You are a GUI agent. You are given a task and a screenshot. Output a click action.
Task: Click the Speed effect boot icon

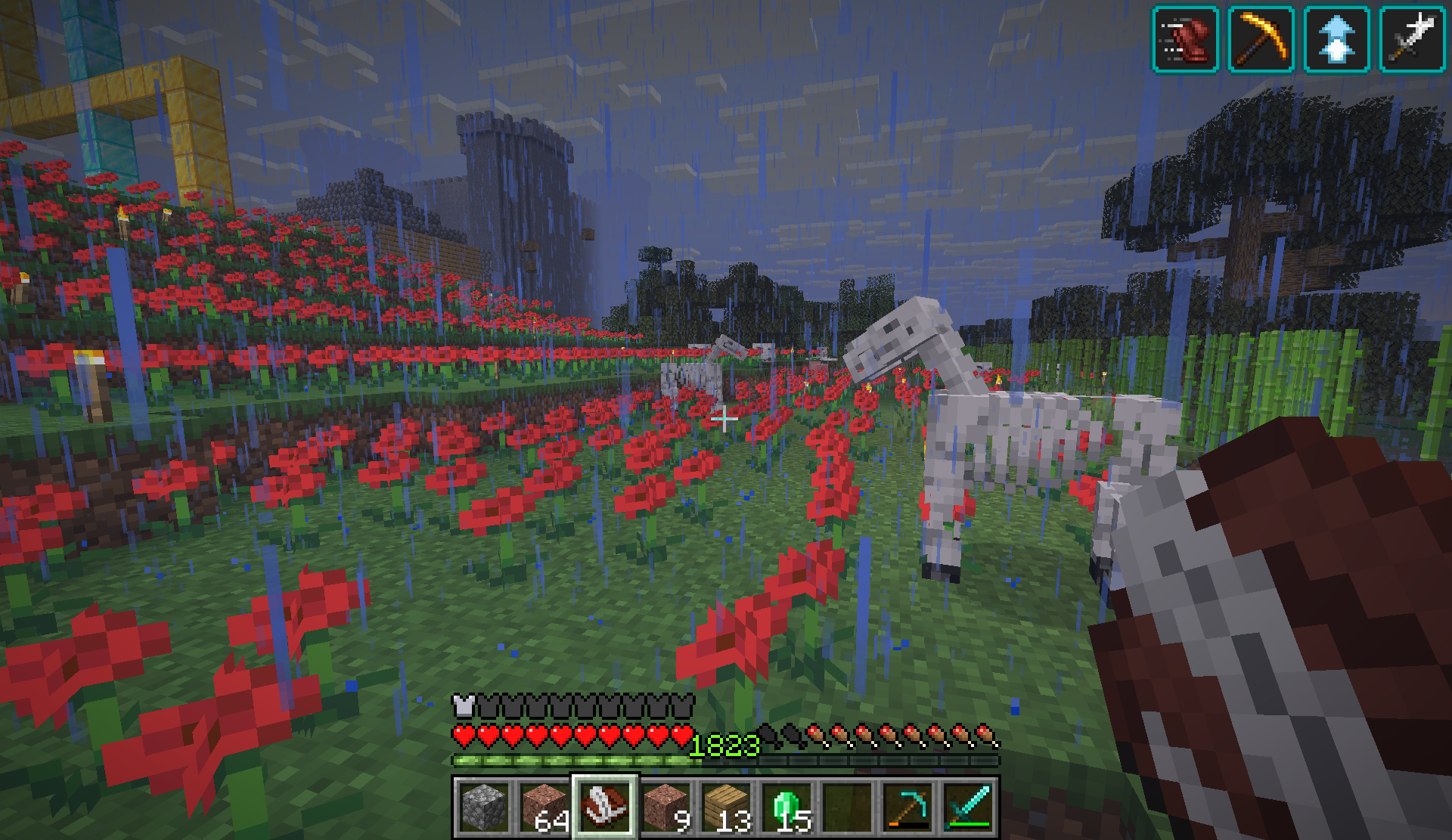[x=1185, y=39]
